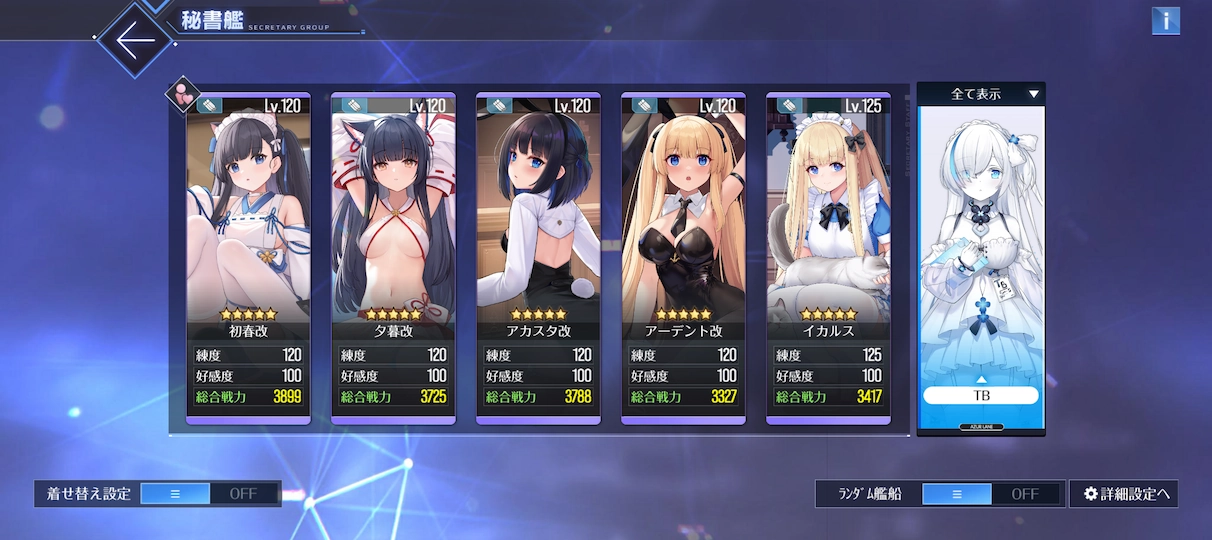This screenshot has height=540, width=1212.
Task: Go back with the arrow button
Action: point(135,38)
